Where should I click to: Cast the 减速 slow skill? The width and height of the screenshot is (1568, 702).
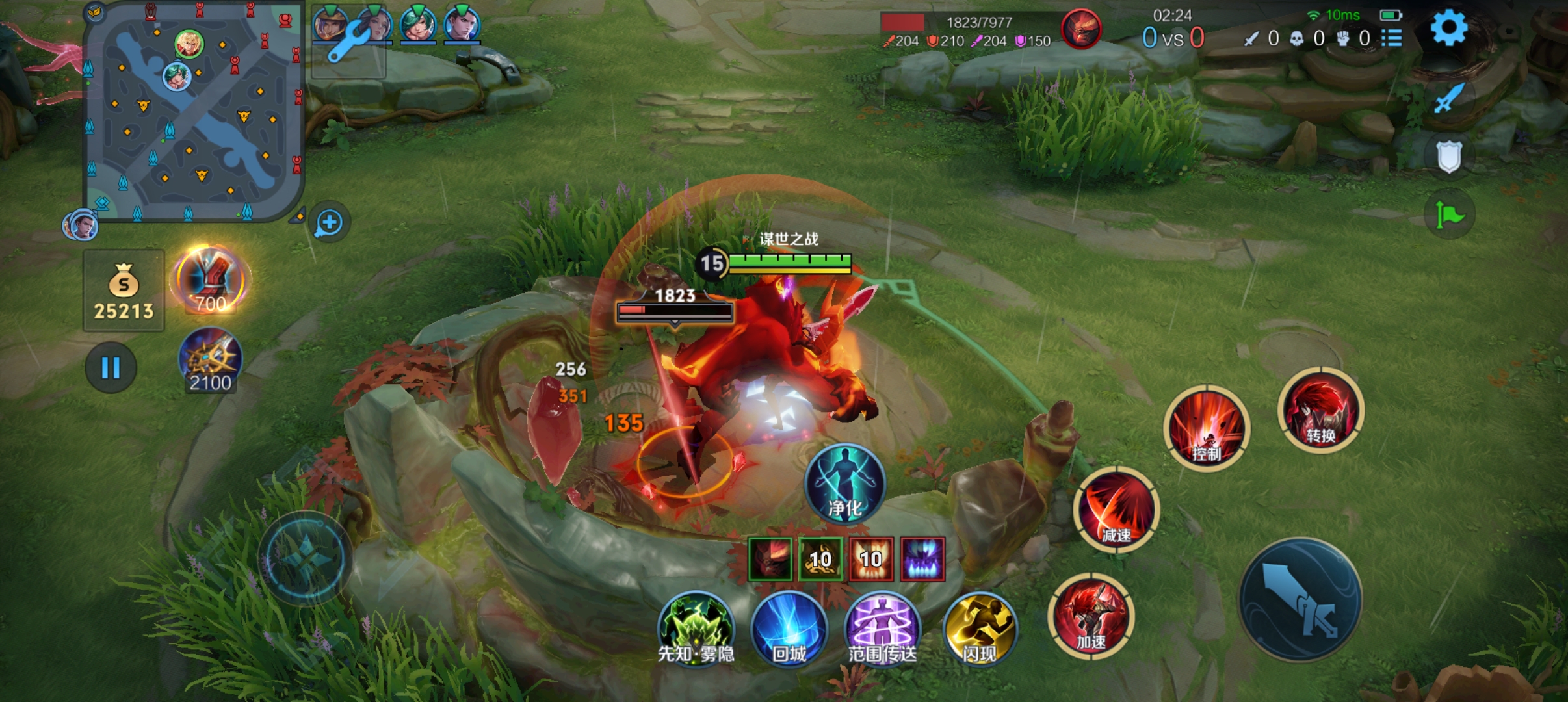tap(1116, 510)
